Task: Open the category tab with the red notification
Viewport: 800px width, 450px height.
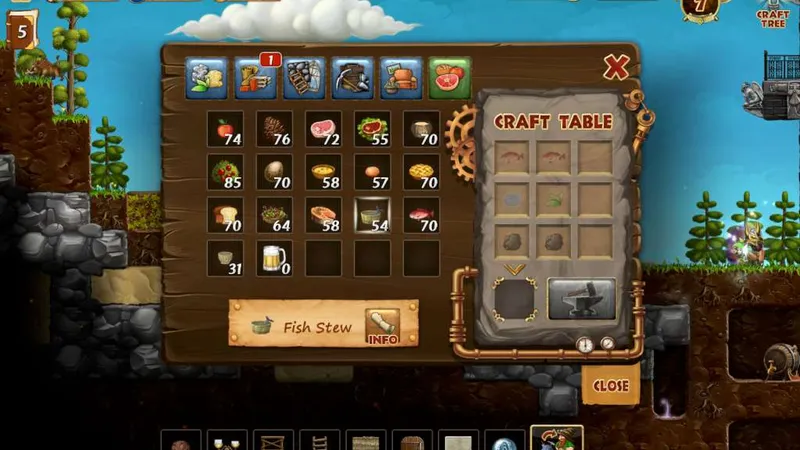Action: coord(255,77)
